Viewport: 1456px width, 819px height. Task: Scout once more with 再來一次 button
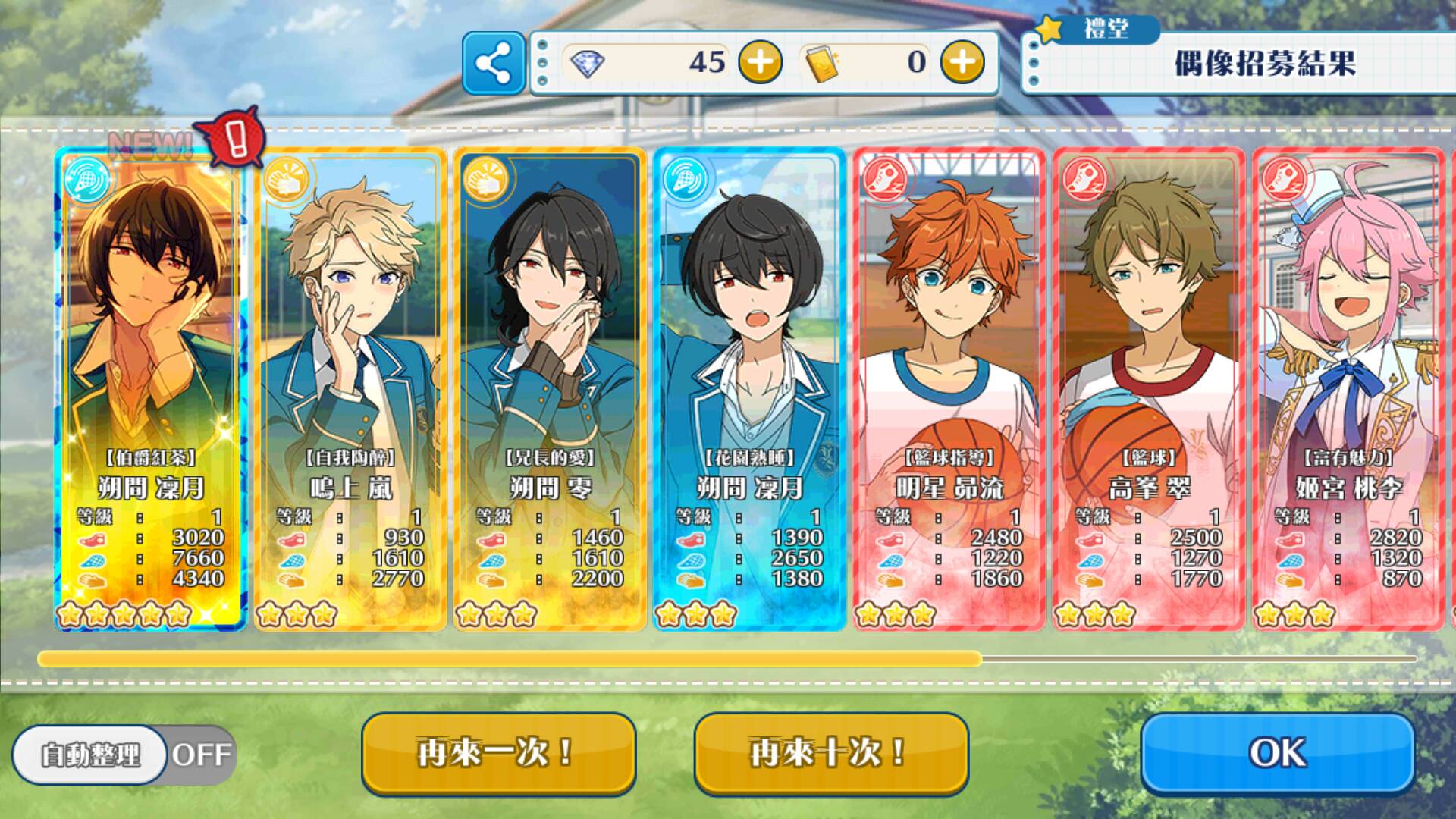pyautogui.click(x=498, y=753)
